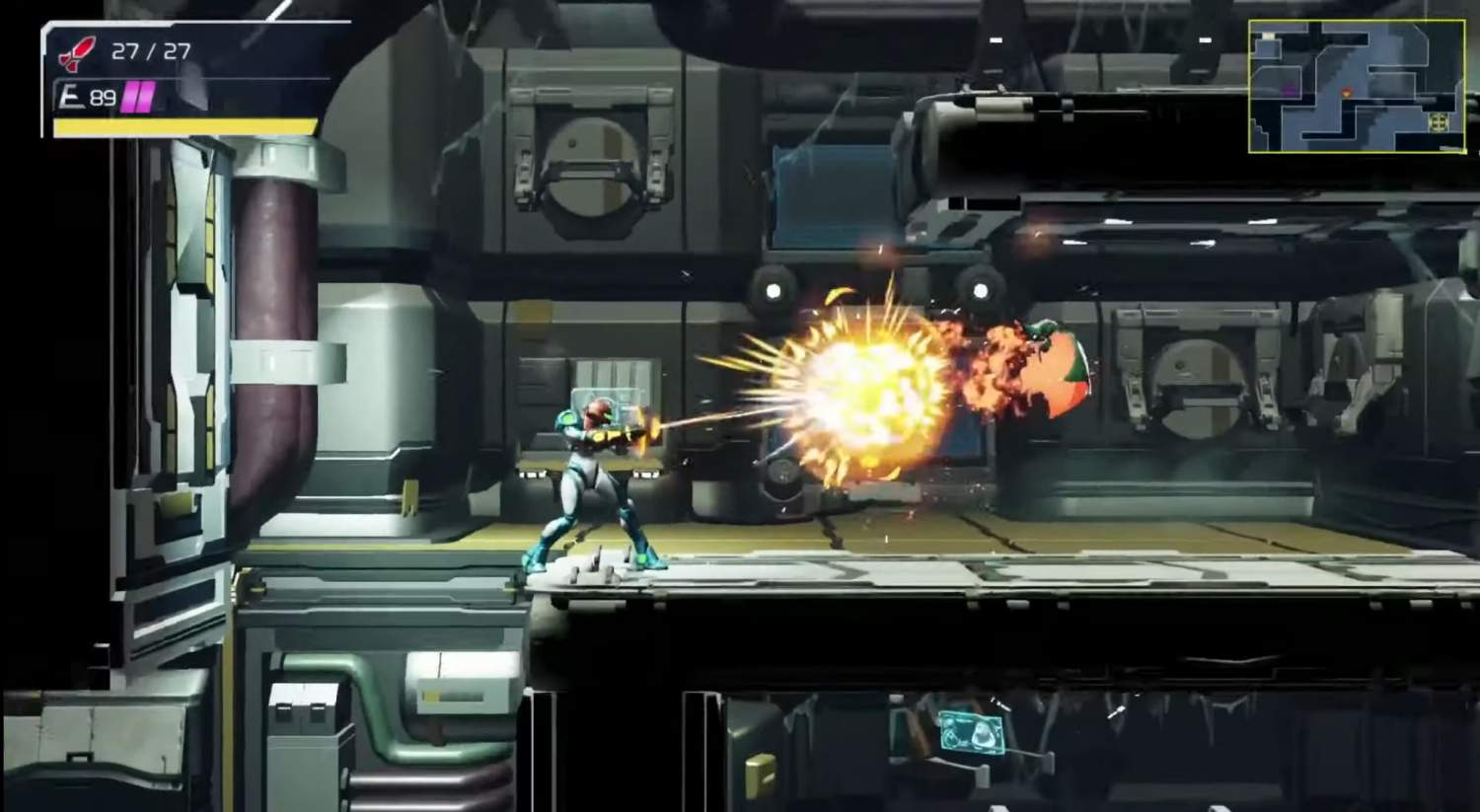1480x812 pixels.
Task: Toggle the first pink energy tank segment
Action: [130, 94]
